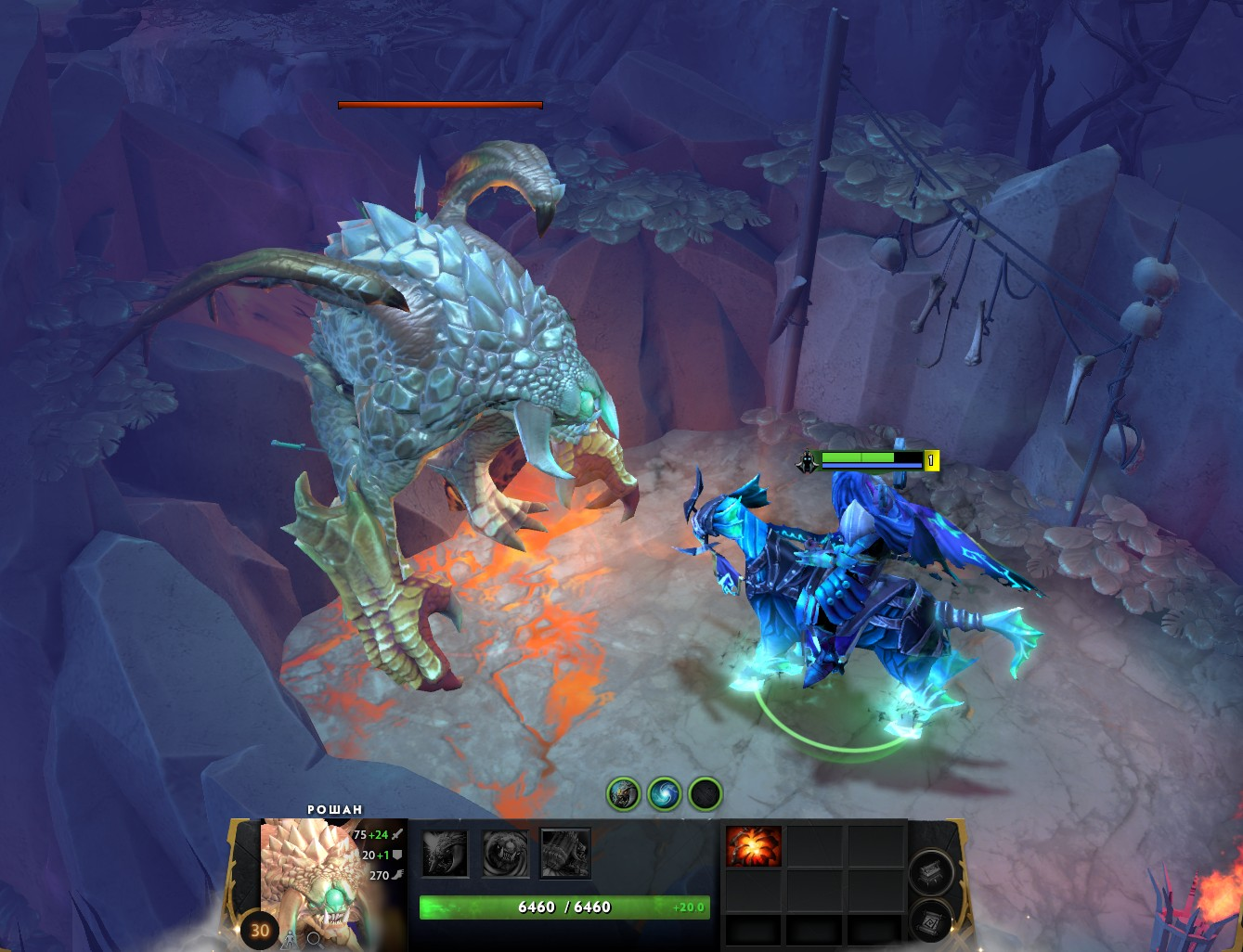Open the neutral item slot button
This screenshot has height=952, width=1243.
click(x=929, y=872)
